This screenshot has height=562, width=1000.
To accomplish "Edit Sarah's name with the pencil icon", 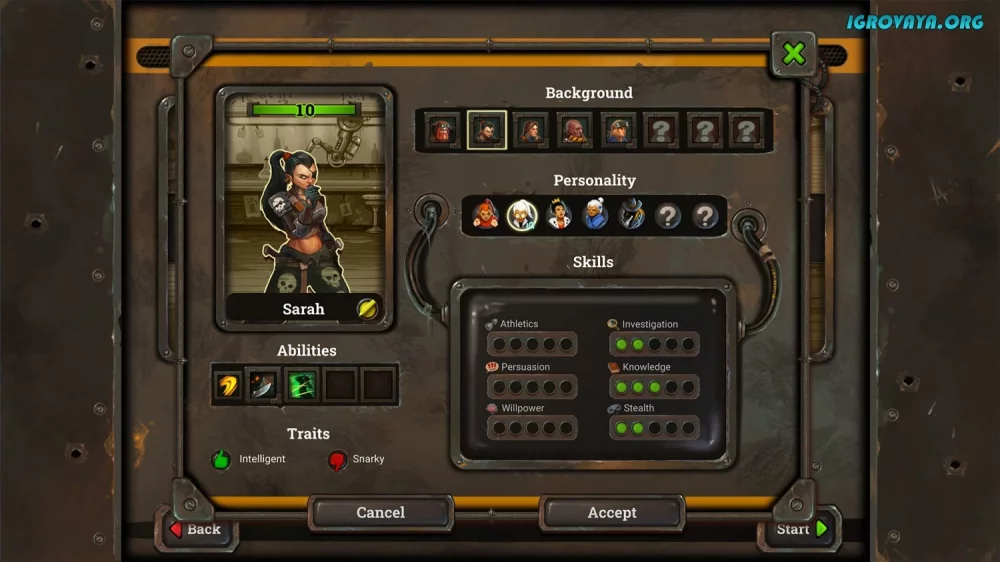I will point(367,309).
